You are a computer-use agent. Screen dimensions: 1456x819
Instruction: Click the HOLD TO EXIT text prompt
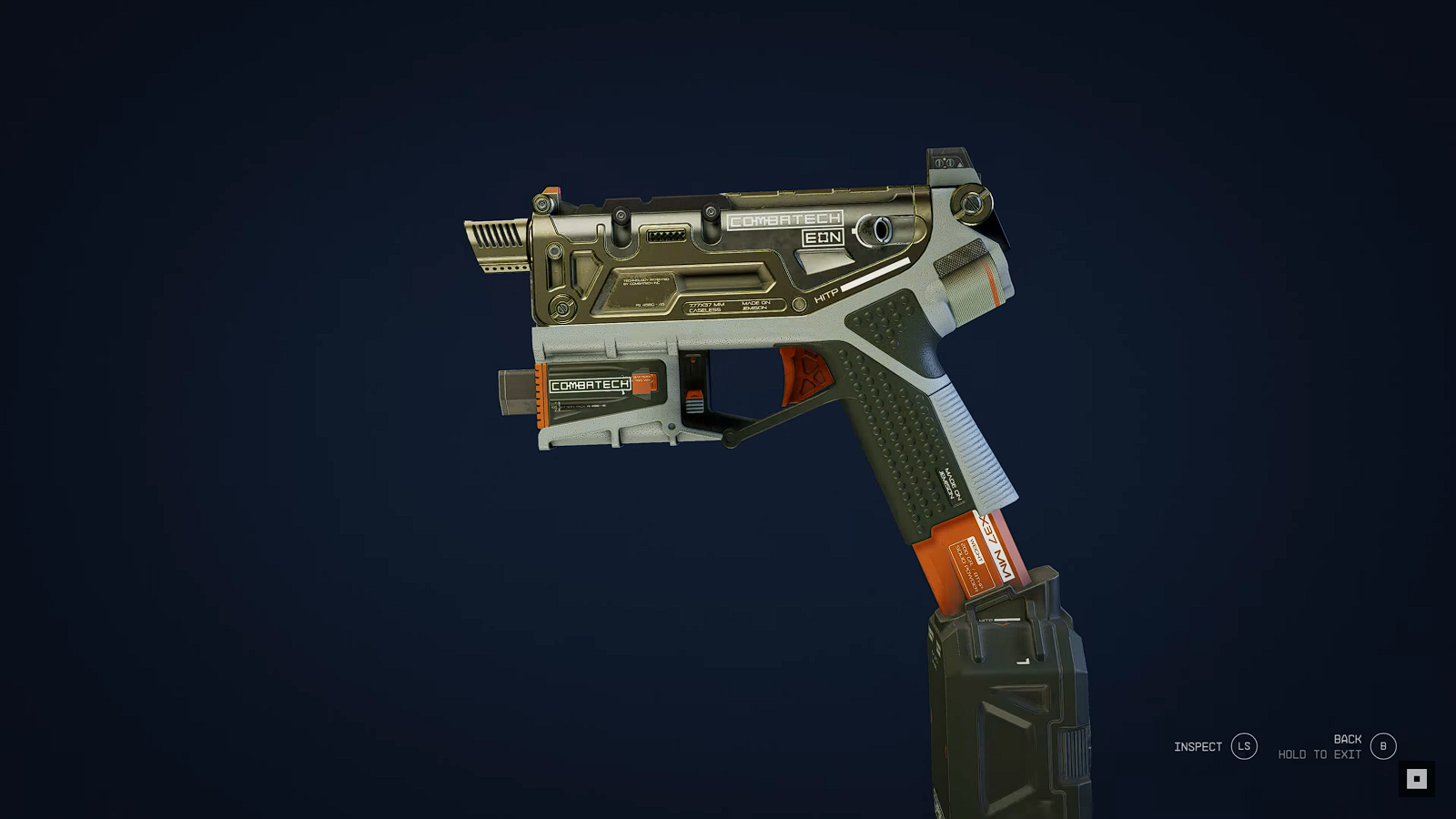pyautogui.click(x=1318, y=753)
